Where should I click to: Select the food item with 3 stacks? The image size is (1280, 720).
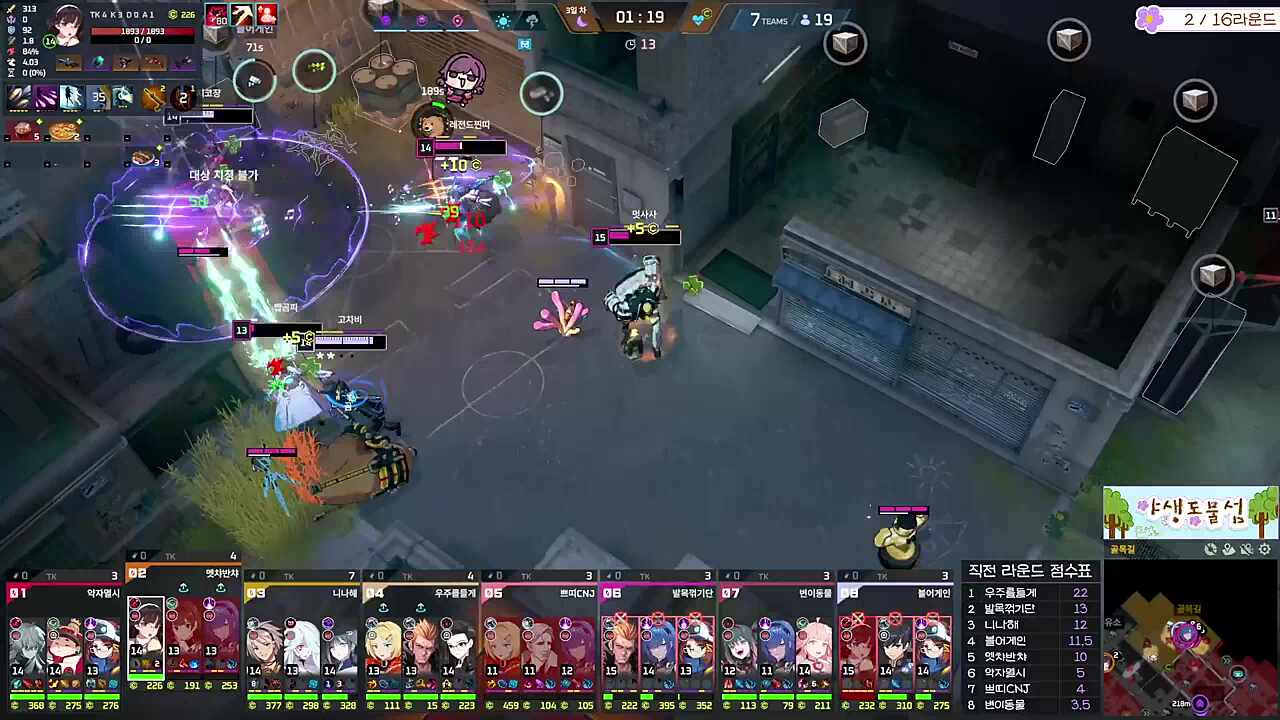(x=144, y=158)
